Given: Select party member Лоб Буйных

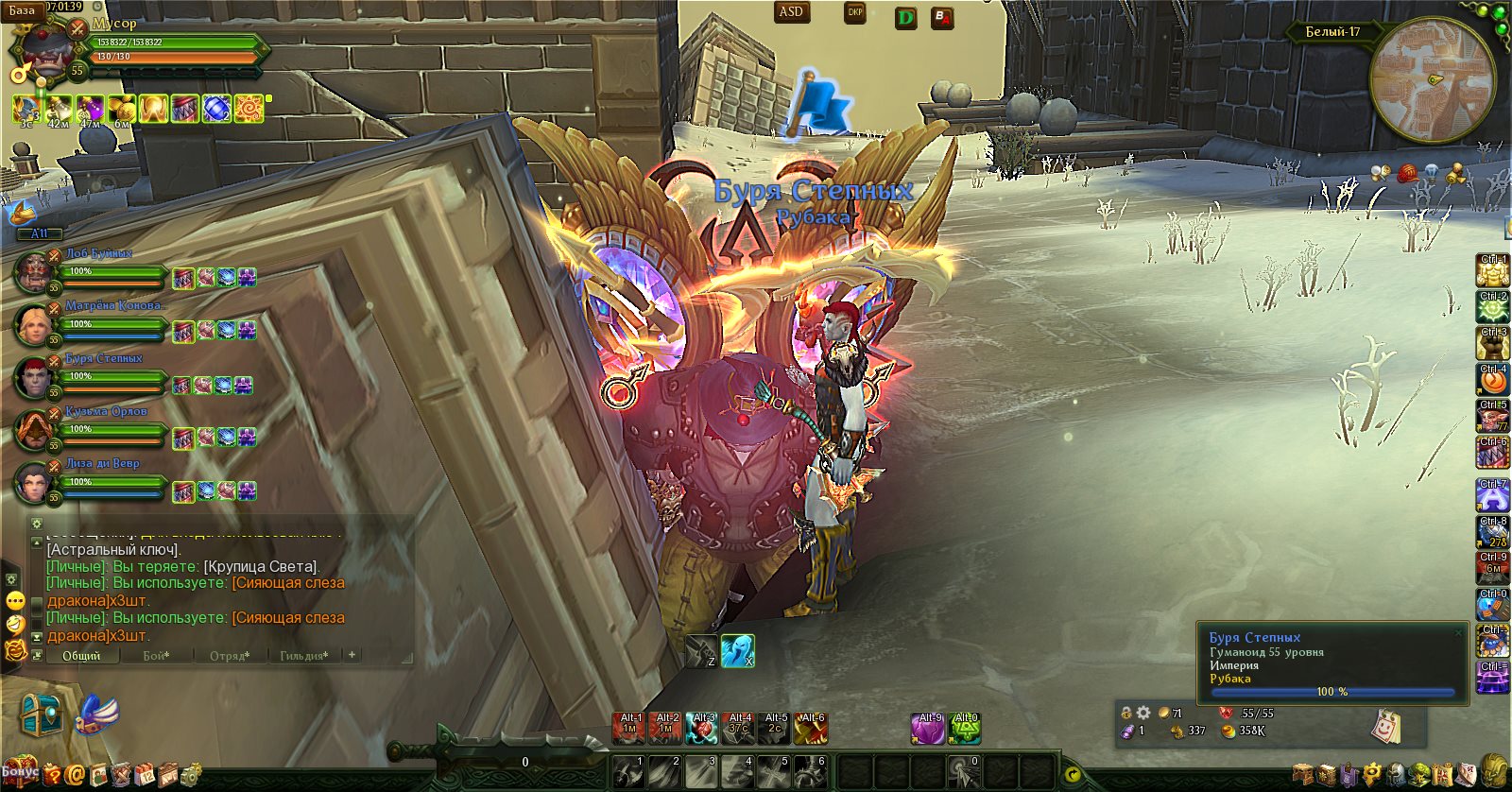Looking at the screenshot, I should pyautogui.click(x=98, y=253).
